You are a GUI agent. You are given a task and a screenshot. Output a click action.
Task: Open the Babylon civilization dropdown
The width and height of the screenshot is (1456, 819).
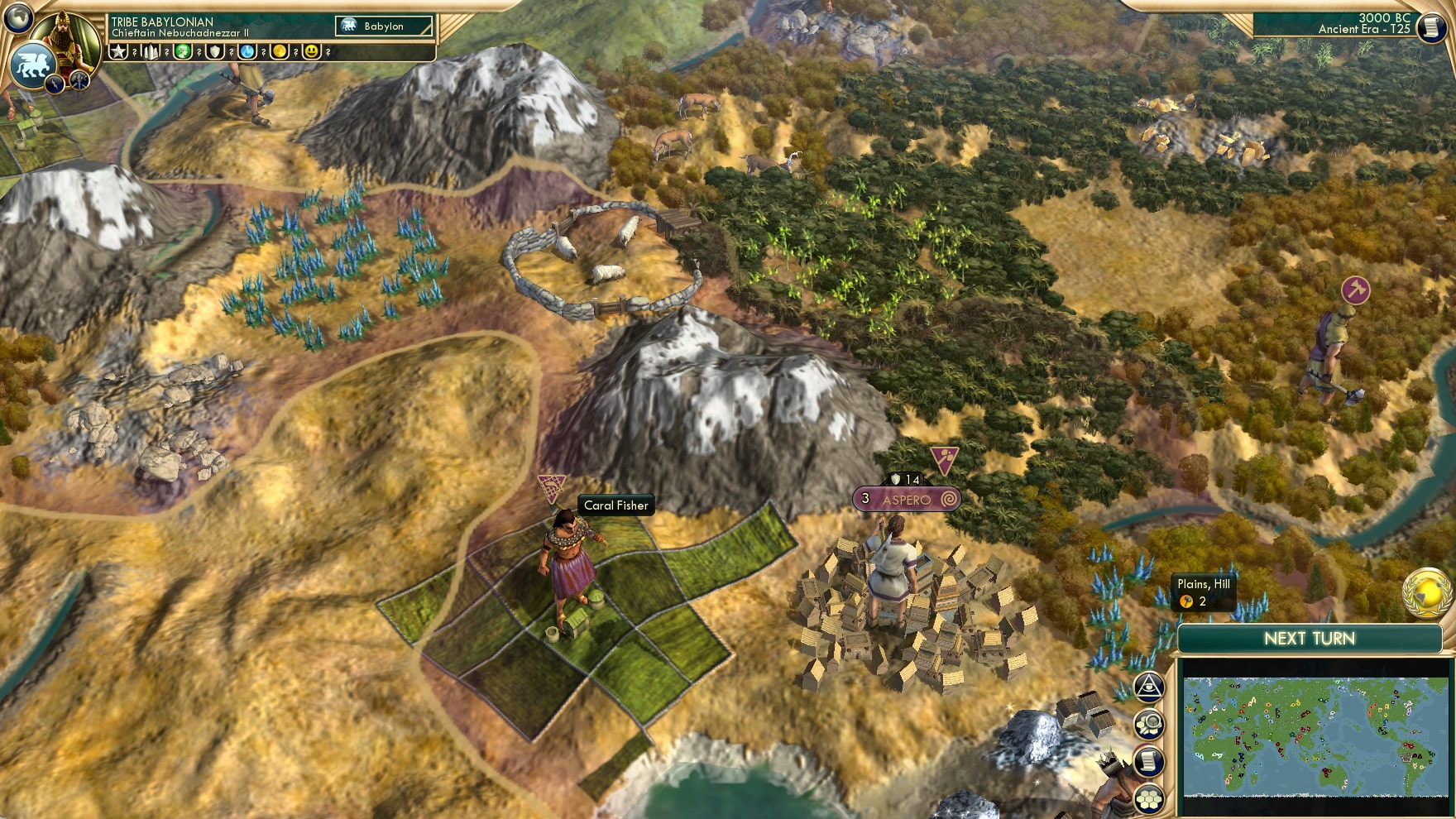coord(385,26)
